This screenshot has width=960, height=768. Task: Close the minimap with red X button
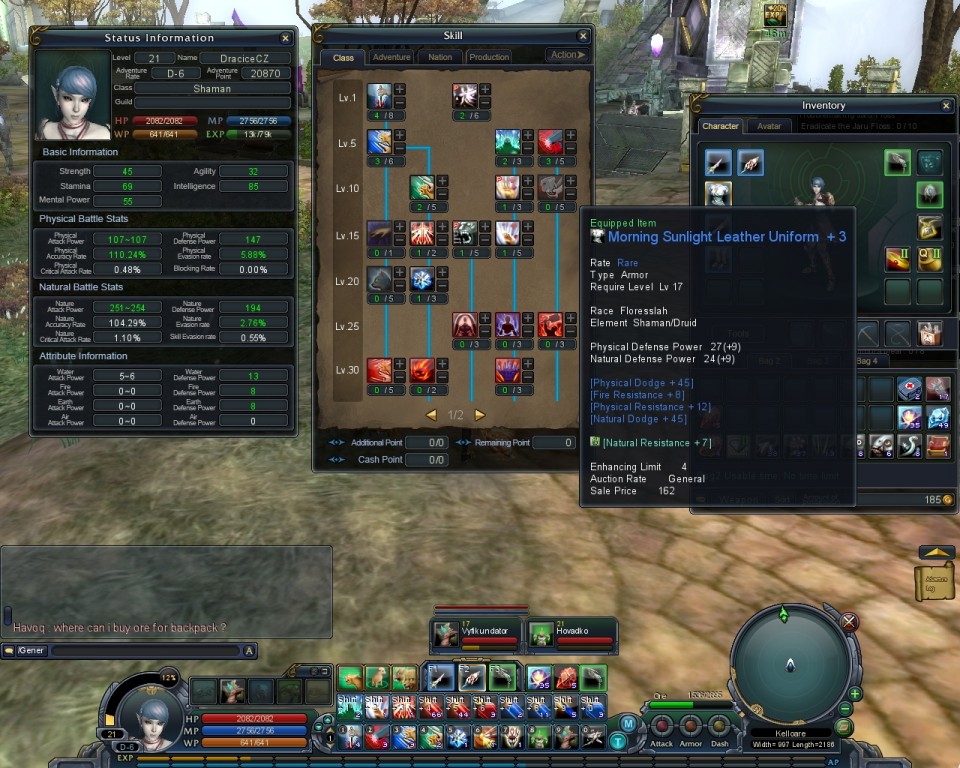pos(849,622)
